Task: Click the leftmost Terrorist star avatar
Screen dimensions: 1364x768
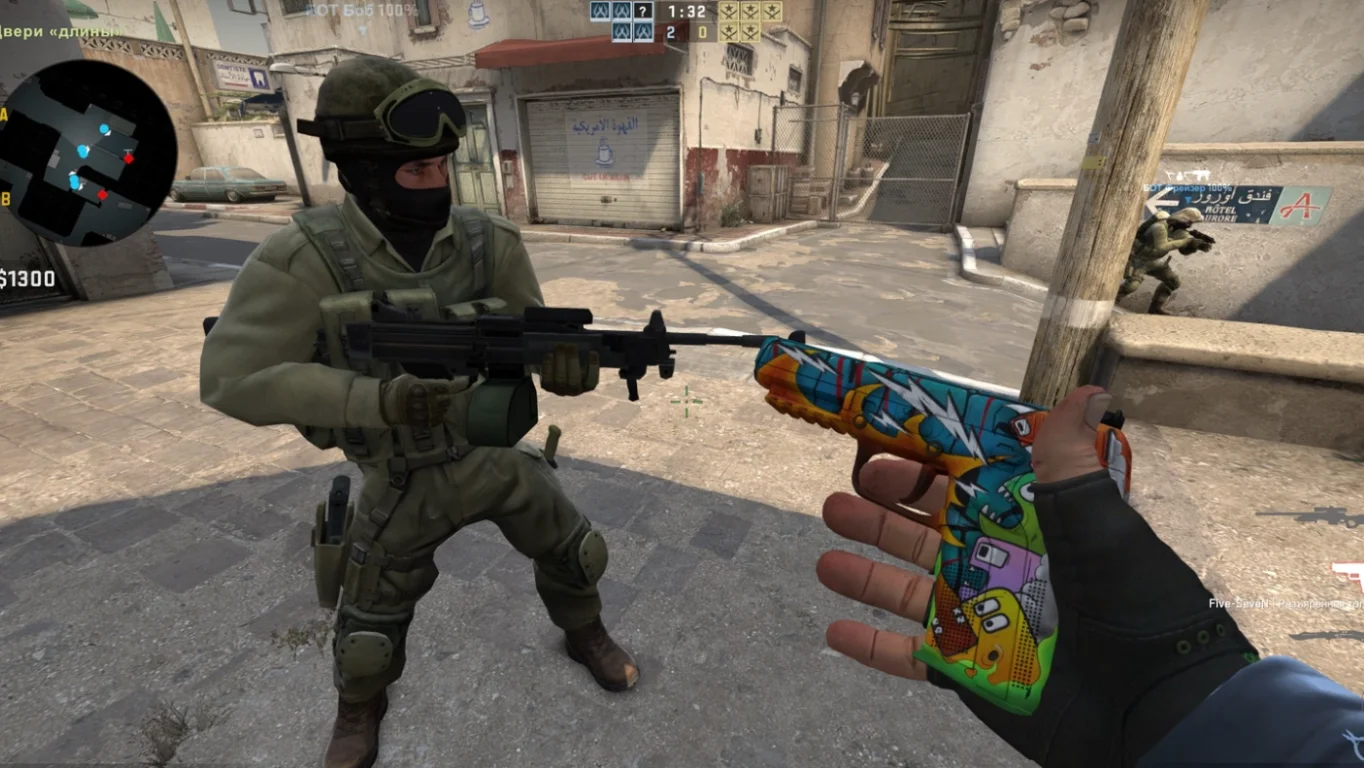Action: pyautogui.click(x=729, y=13)
